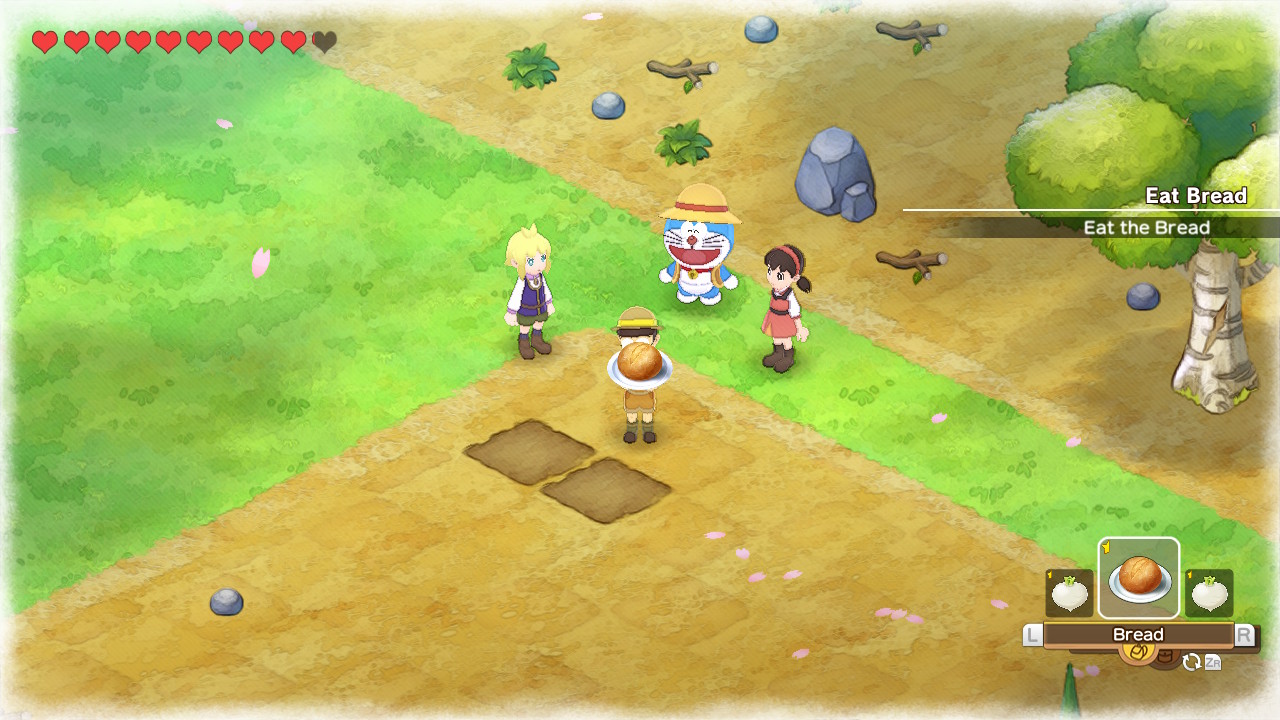
Task: Toggle the R shoulder button indicator
Action: coord(1246,634)
